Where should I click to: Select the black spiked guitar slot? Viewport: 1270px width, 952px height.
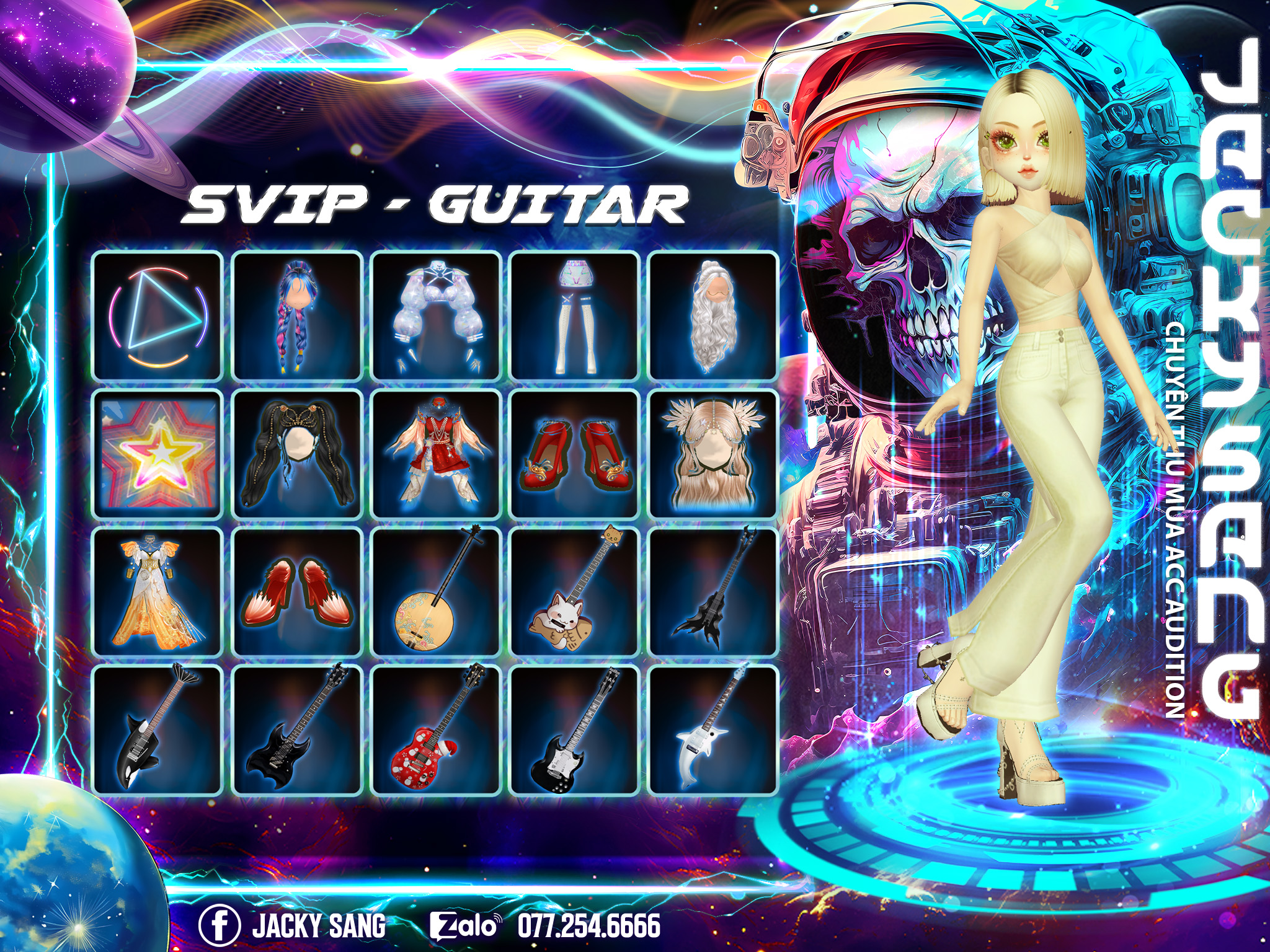(x=713, y=591)
